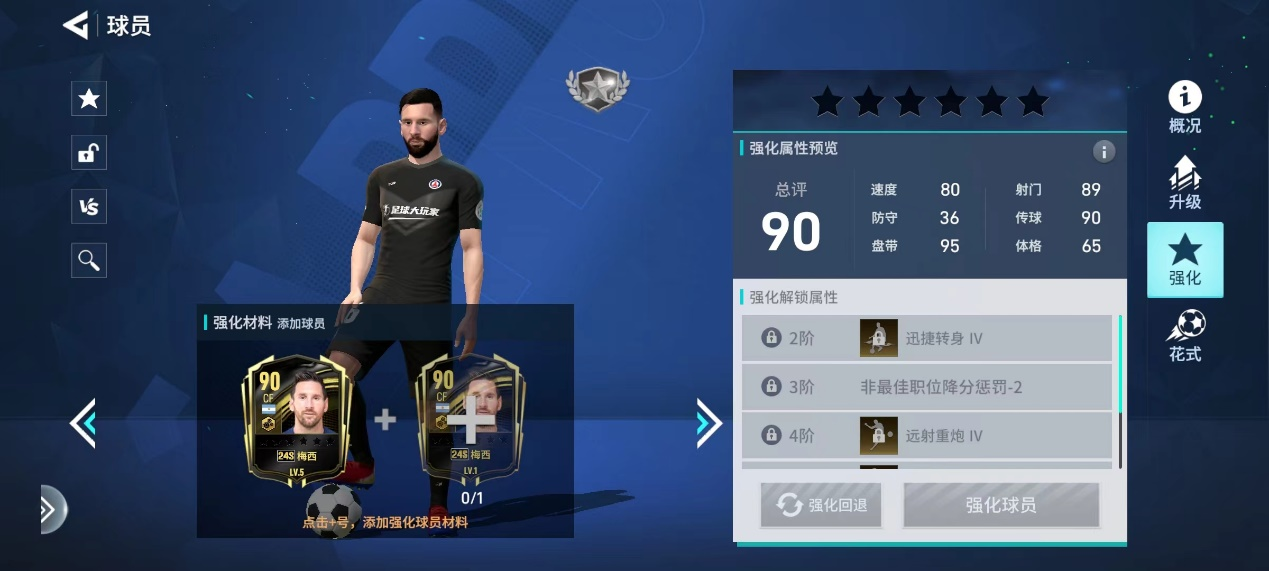Toggle the star favorite icon
Viewport: 1269px width, 571px height.
[89, 98]
